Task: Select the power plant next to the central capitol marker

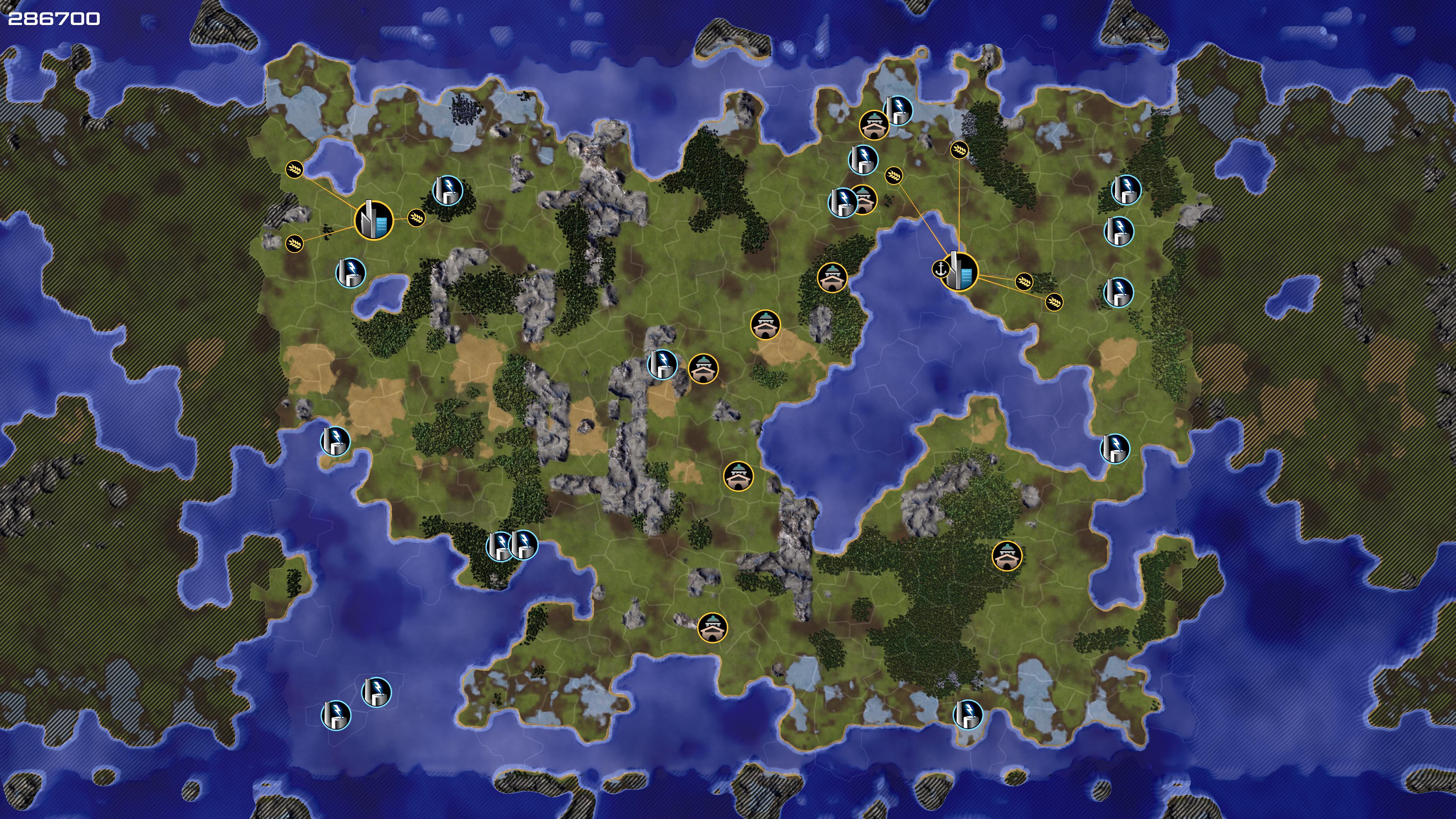Action: point(662,364)
